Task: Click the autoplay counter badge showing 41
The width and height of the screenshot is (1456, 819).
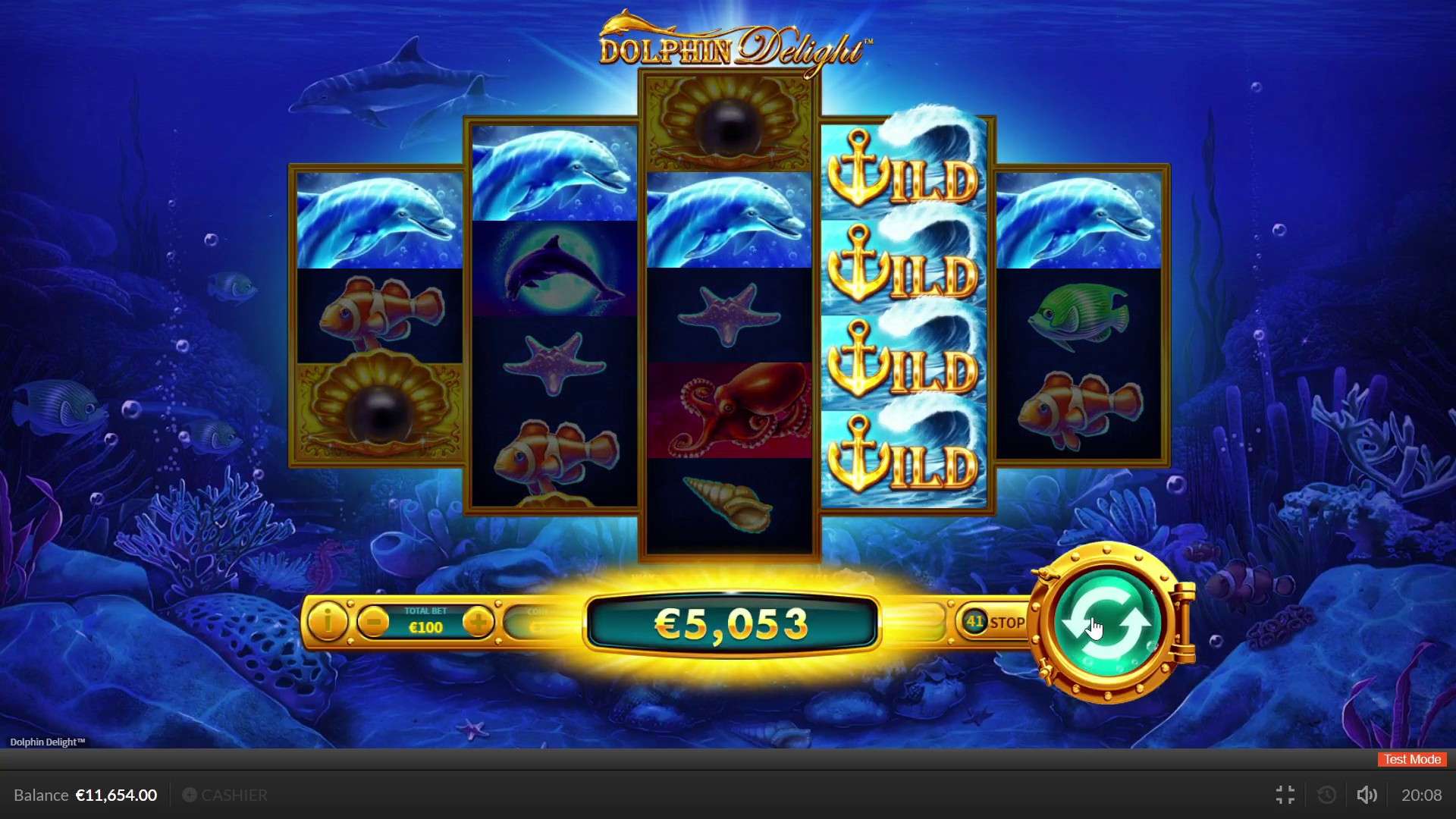Action: pyautogui.click(x=977, y=620)
